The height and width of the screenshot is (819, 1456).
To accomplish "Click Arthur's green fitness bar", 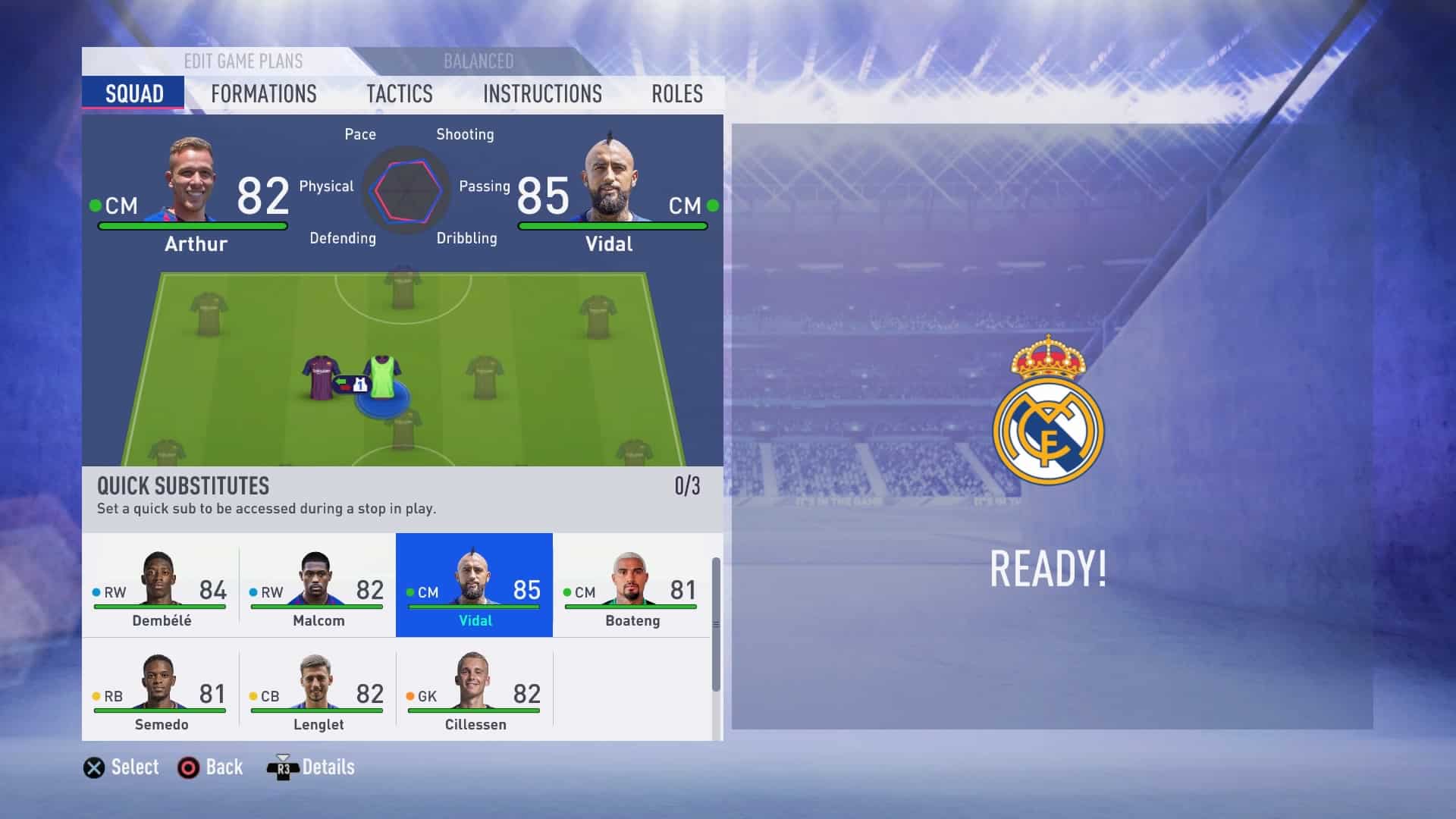I will tap(193, 224).
